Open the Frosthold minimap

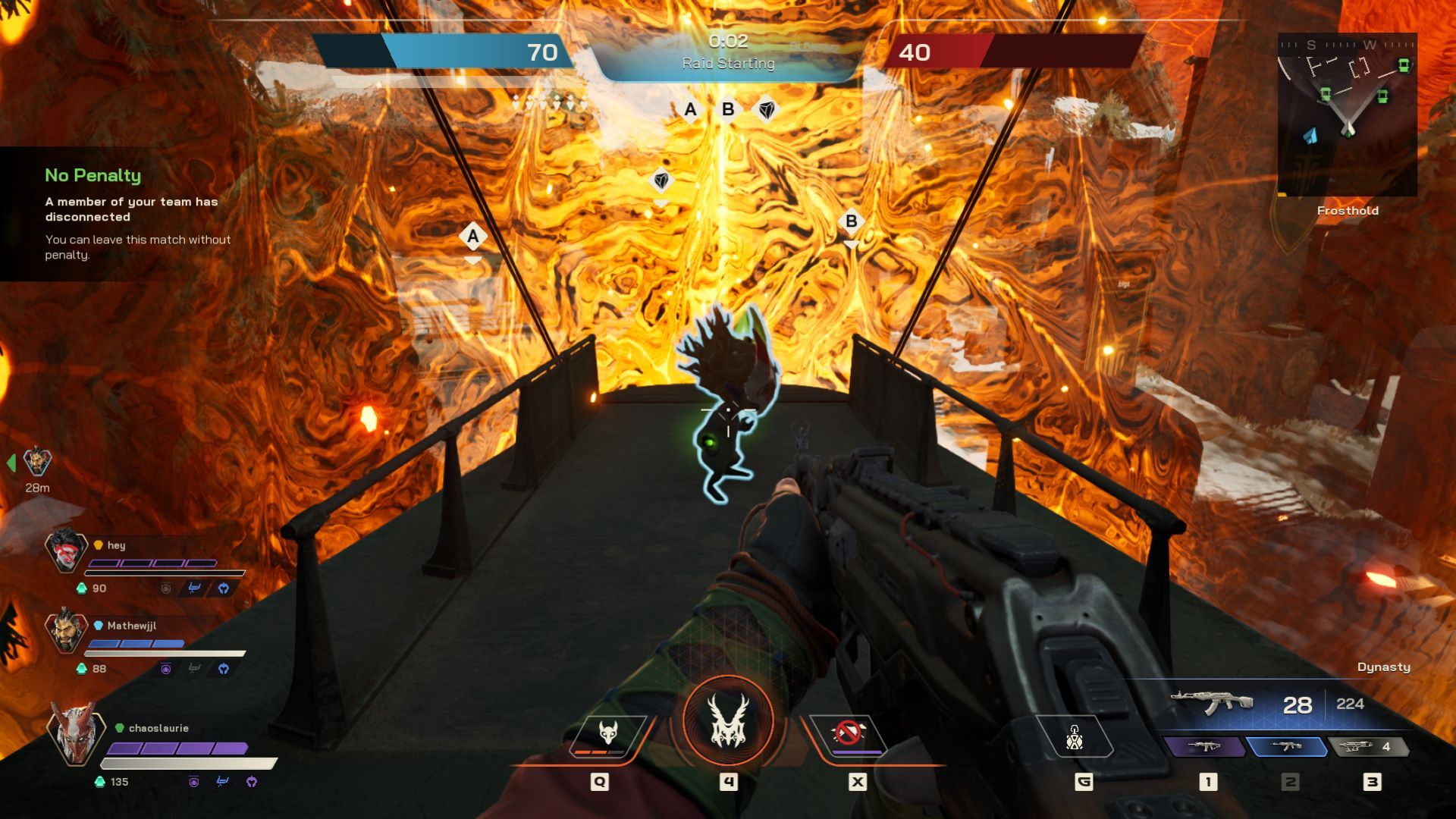[1347, 115]
